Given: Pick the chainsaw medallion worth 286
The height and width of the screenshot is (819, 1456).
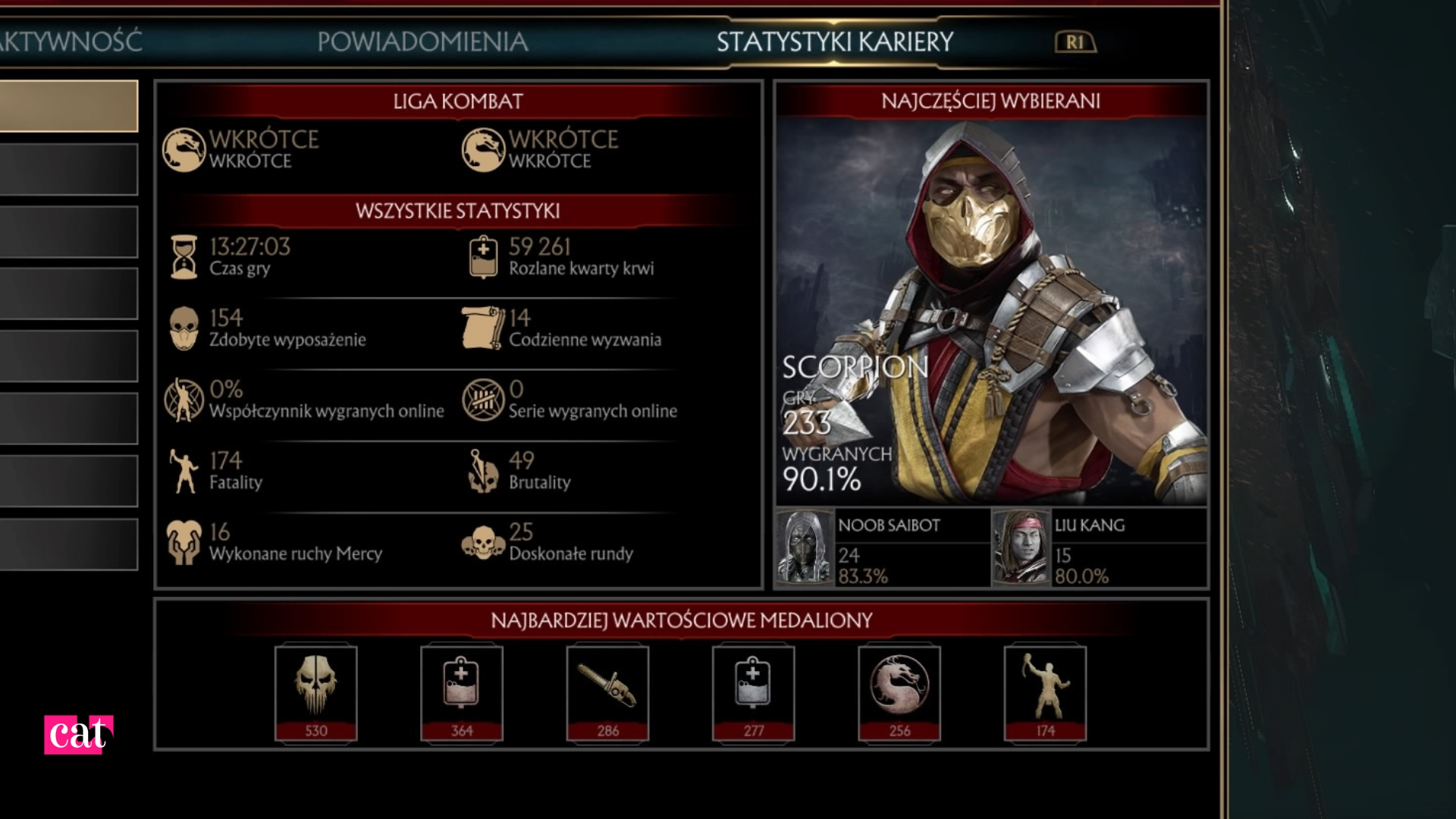Looking at the screenshot, I should 607,693.
